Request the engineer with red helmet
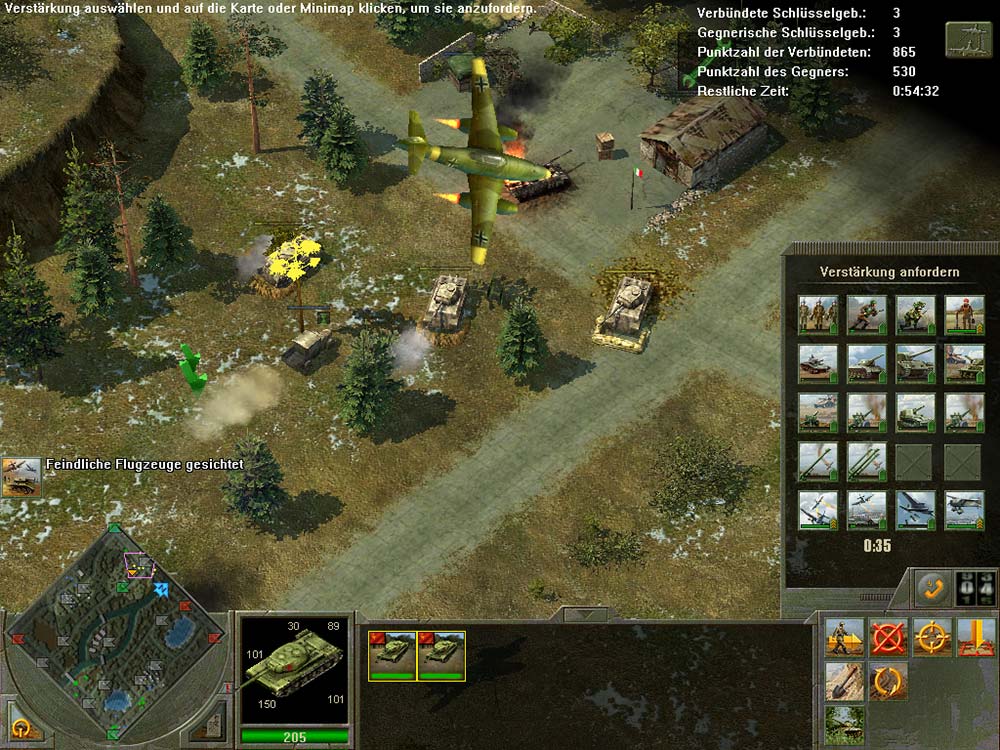1000x750 pixels. pyautogui.click(x=964, y=314)
